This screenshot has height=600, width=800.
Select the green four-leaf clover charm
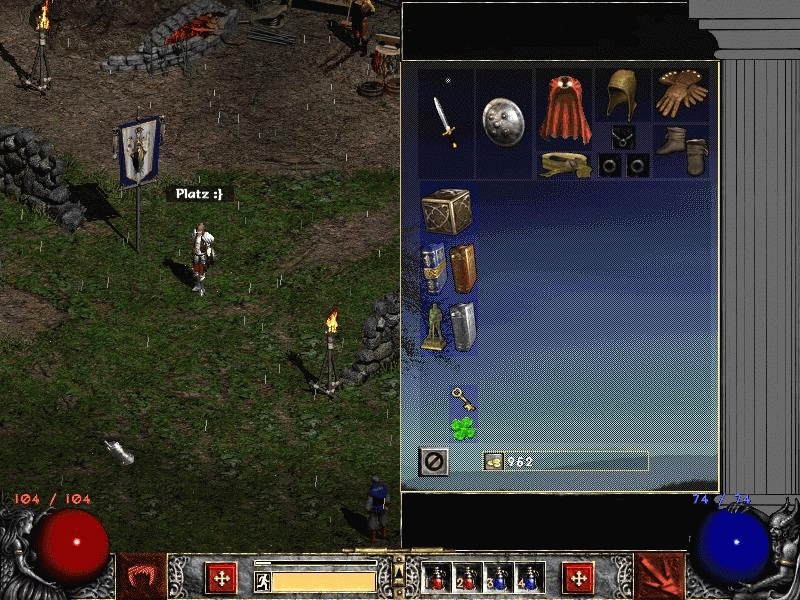pyautogui.click(x=462, y=429)
